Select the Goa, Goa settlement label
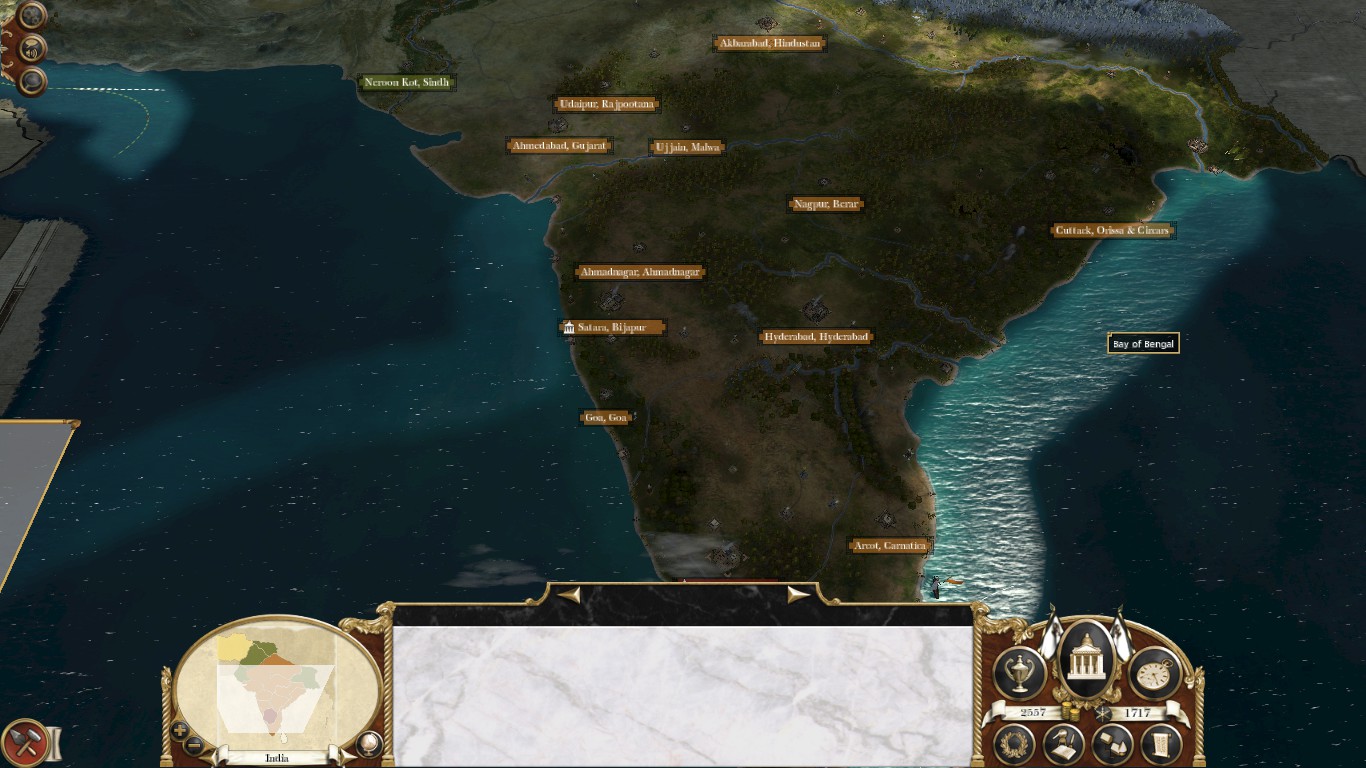 pos(606,418)
